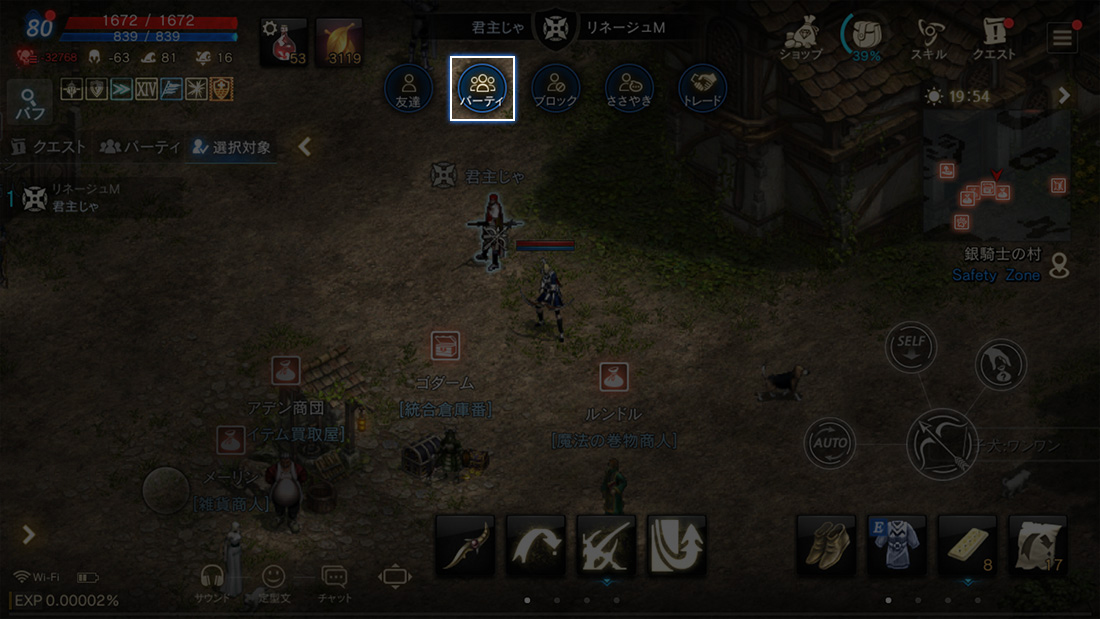Open the minimap of 銀騎士の村
The width and height of the screenshot is (1100, 619).
point(997,176)
